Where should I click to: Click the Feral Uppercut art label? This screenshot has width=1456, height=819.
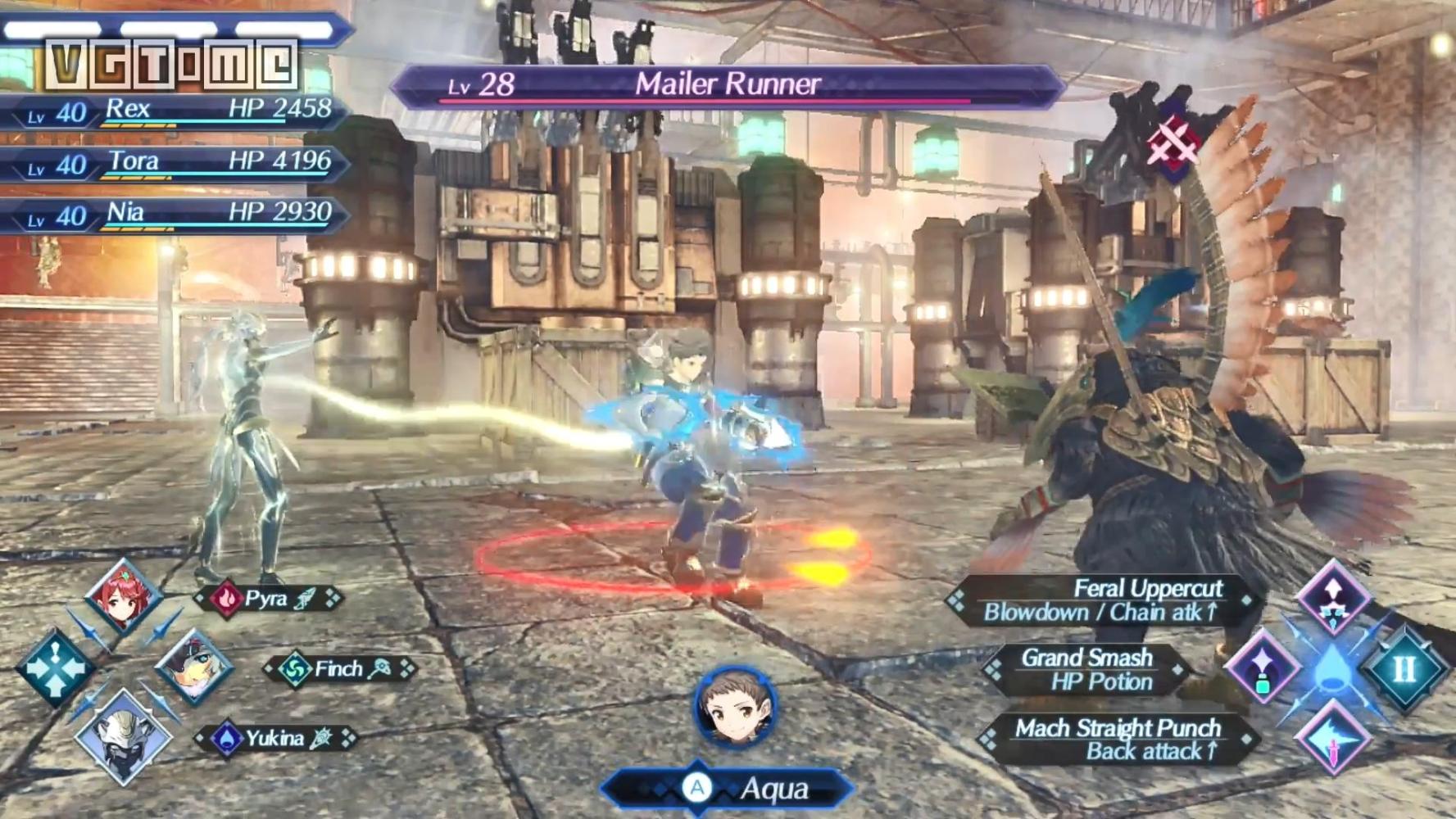1103,600
